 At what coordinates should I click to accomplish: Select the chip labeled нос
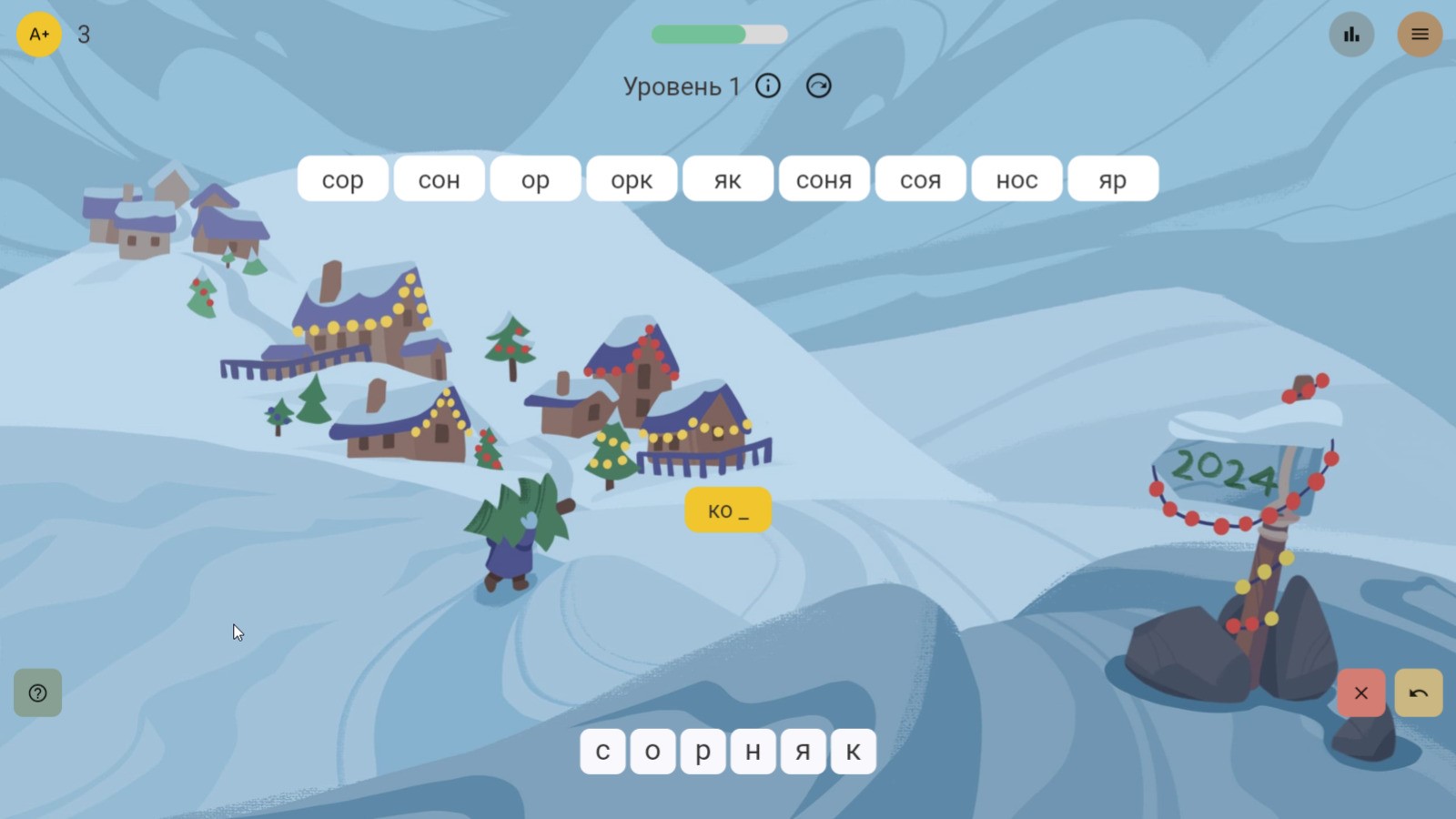pyautogui.click(x=1016, y=178)
